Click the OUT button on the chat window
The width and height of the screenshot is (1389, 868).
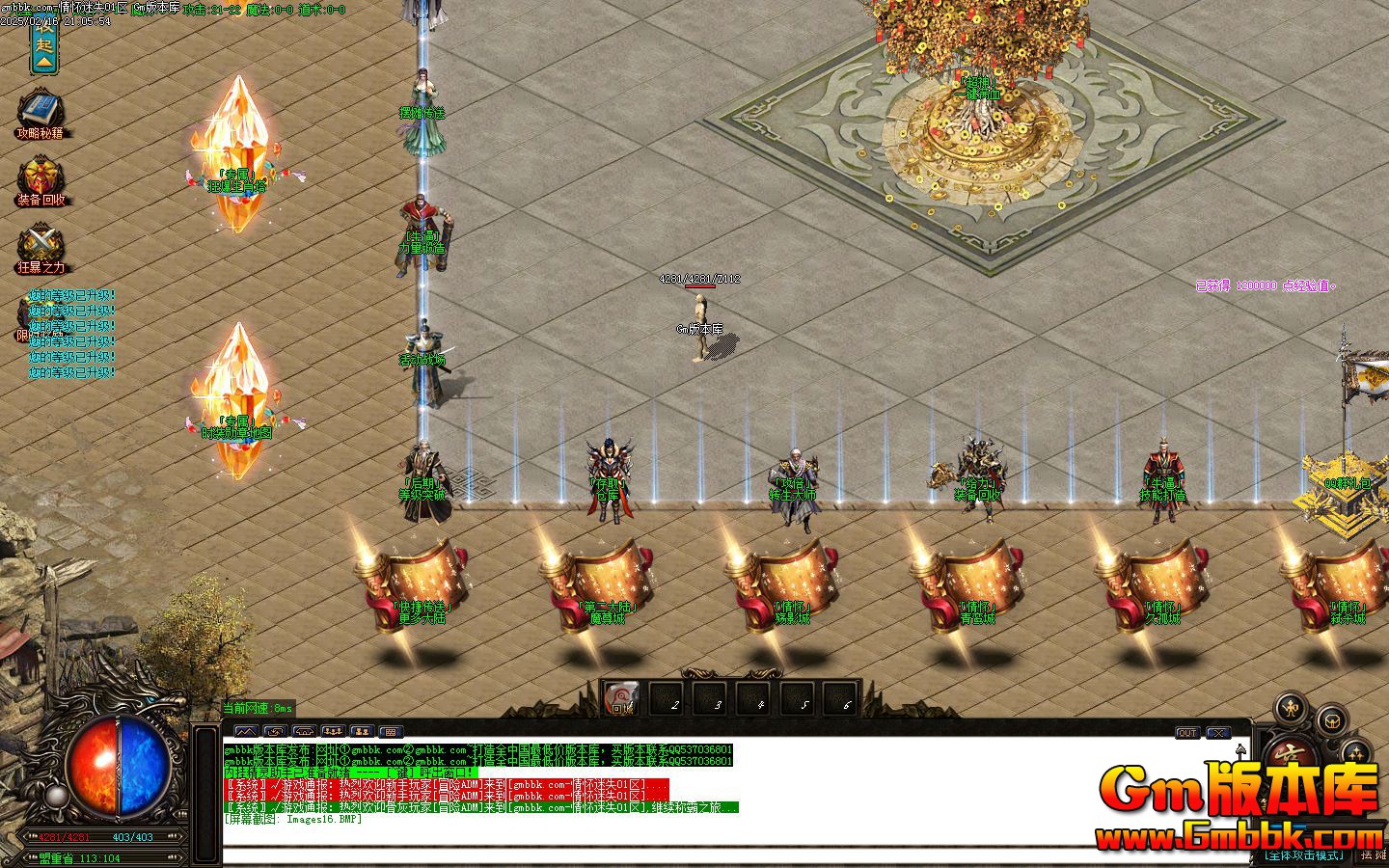pos(1187,733)
